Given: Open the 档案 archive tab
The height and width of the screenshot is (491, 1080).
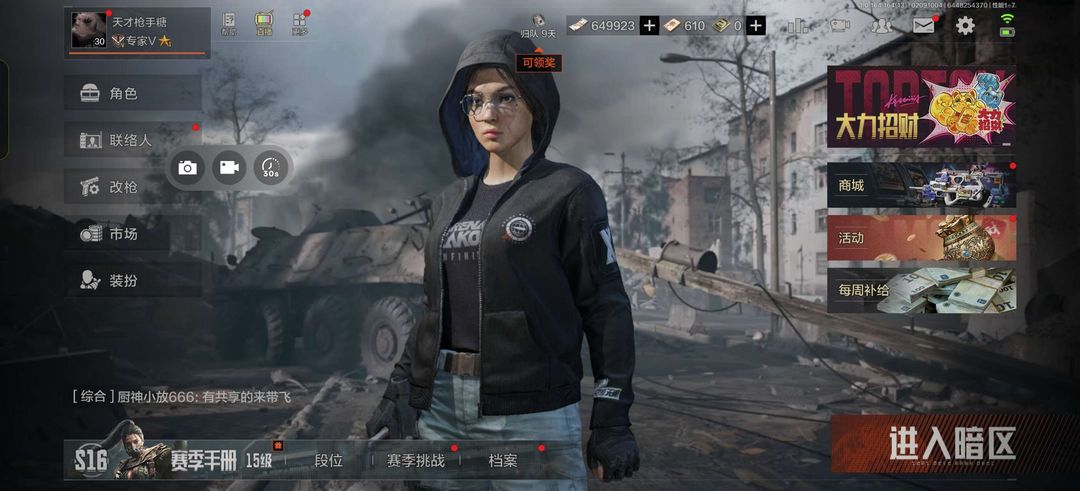Looking at the screenshot, I should pyautogui.click(x=503, y=461).
